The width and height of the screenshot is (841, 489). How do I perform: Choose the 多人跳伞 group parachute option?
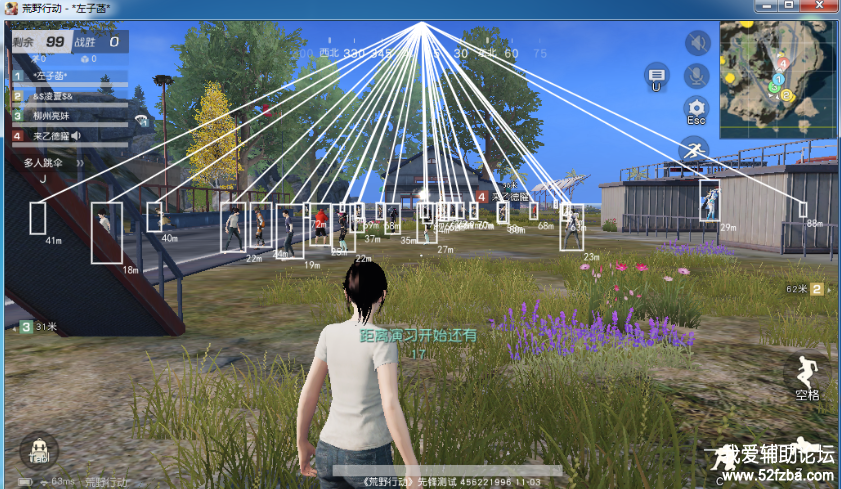(x=43, y=162)
